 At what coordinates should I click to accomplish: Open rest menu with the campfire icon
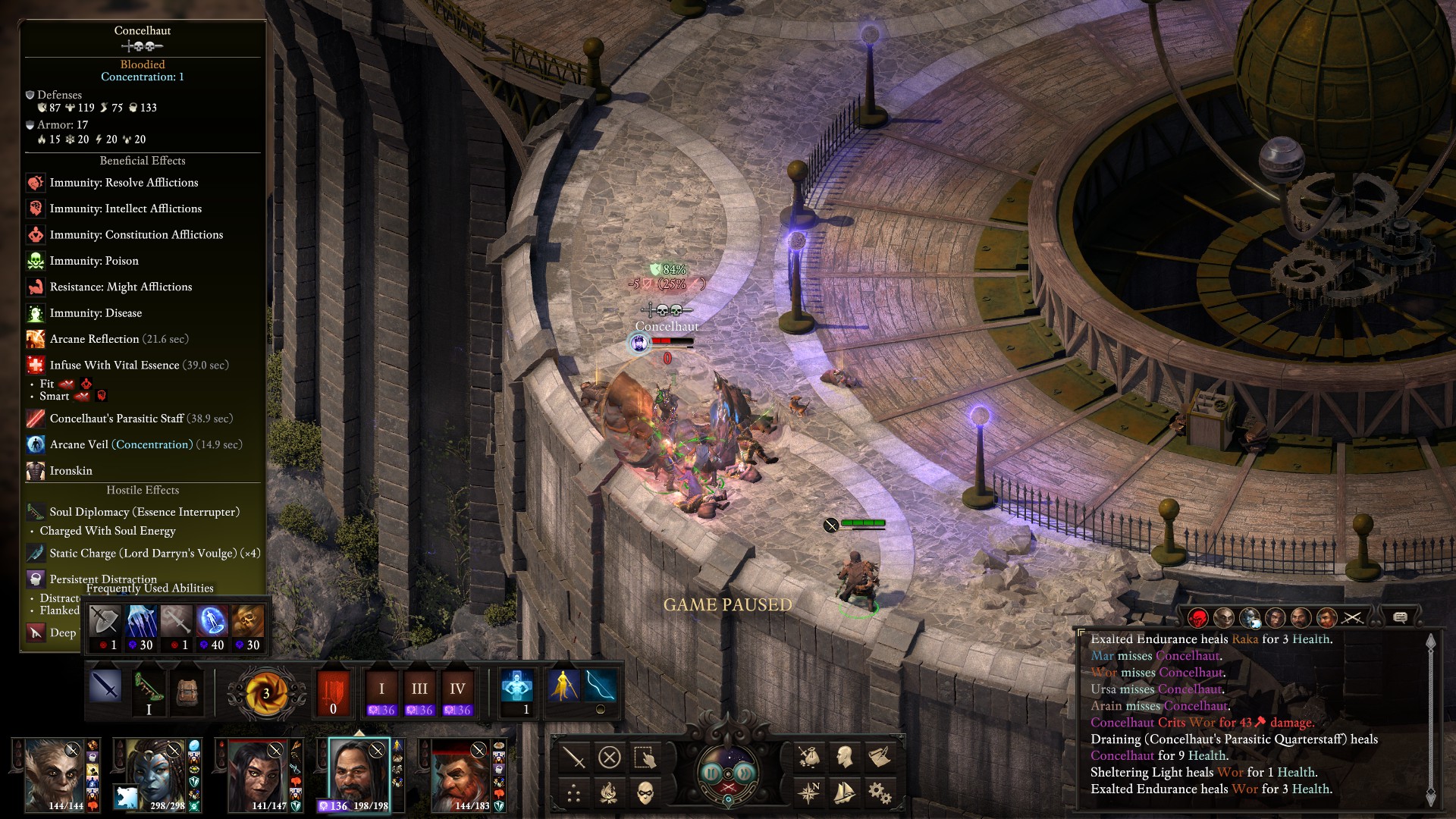(609, 792)
